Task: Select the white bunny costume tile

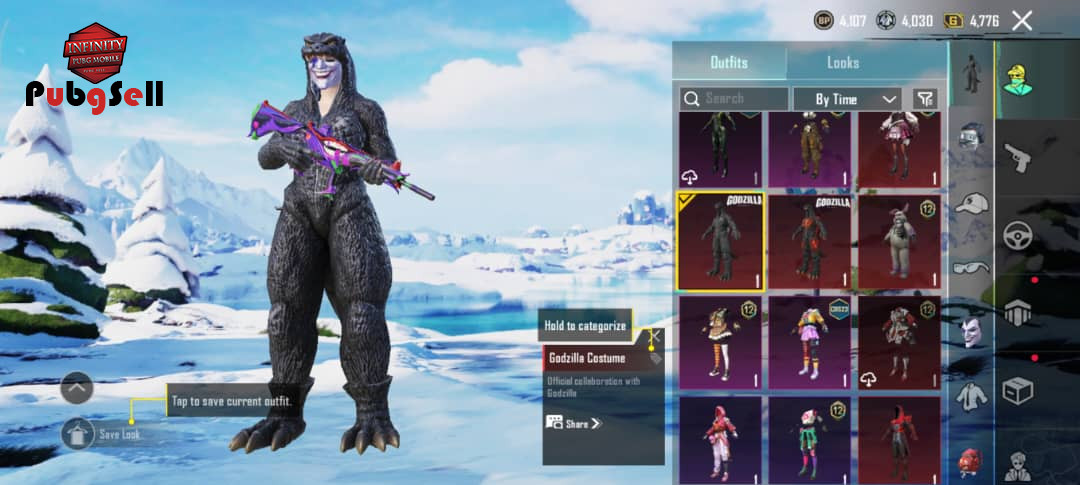Action: (899, 241)
